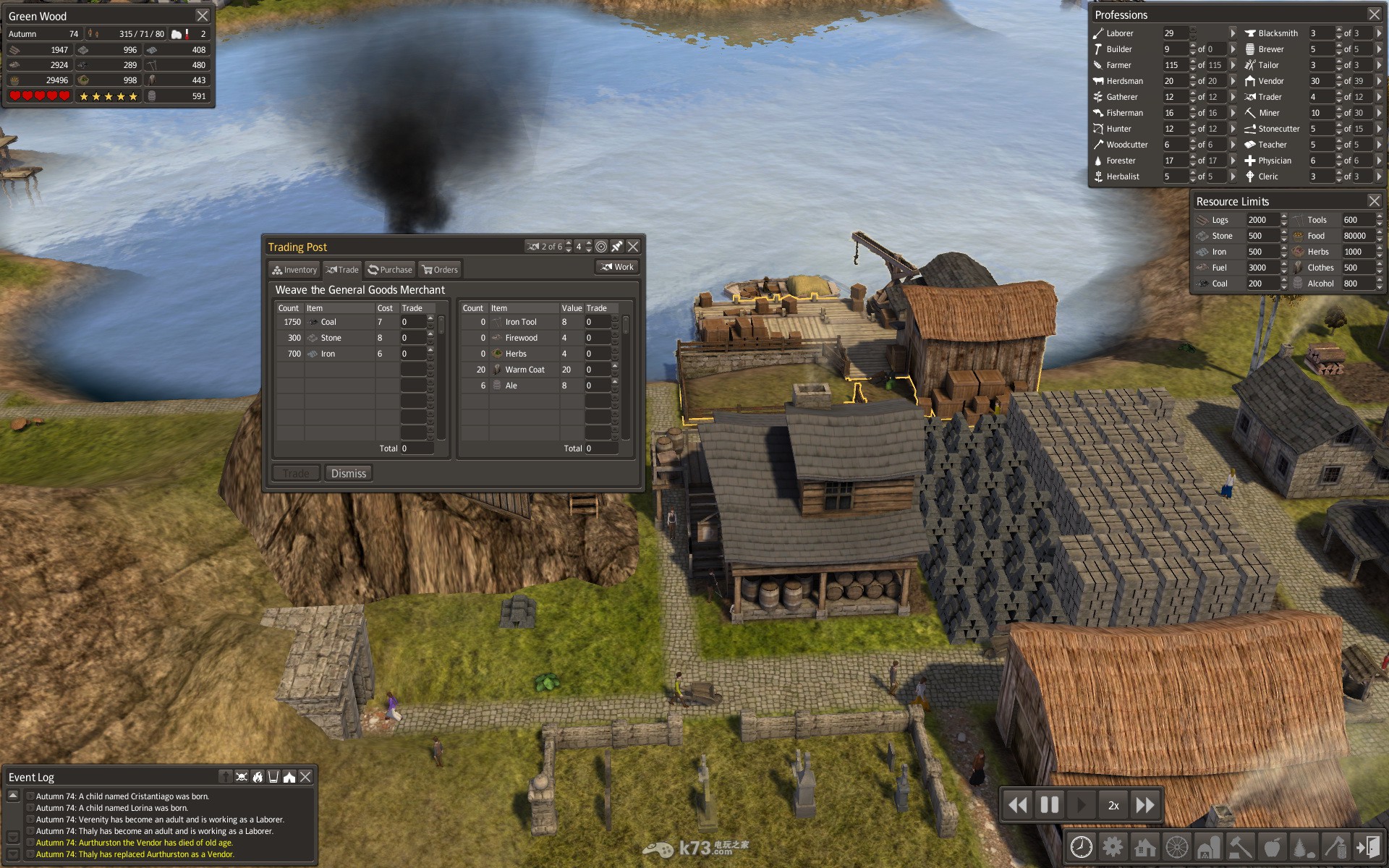The width and height of the screenshot is (1389, 868).
Task: Switch to the Inventory tab
Action: pos(294,270)
